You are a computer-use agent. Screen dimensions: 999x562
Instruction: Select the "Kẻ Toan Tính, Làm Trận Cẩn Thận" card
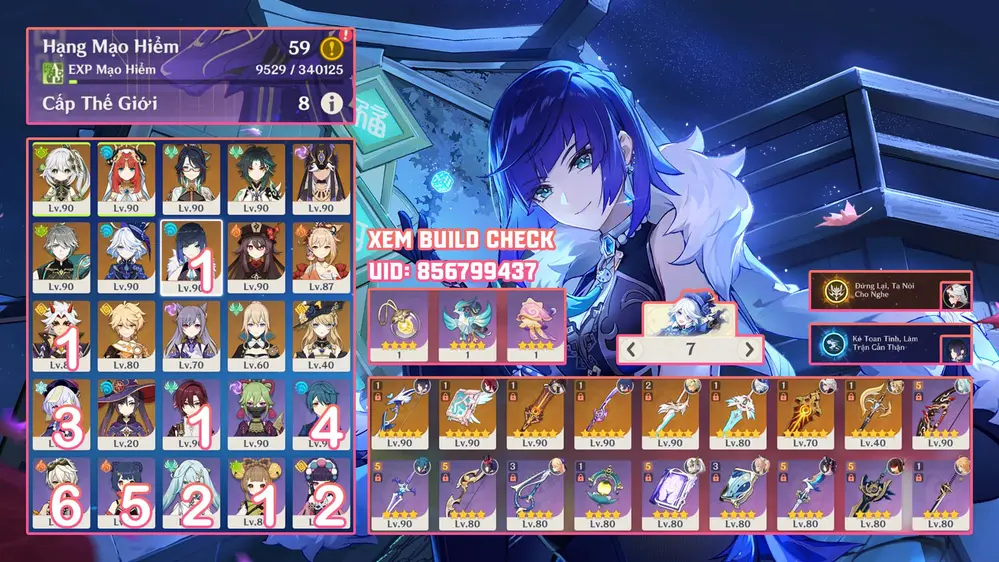tap(890, 345)
